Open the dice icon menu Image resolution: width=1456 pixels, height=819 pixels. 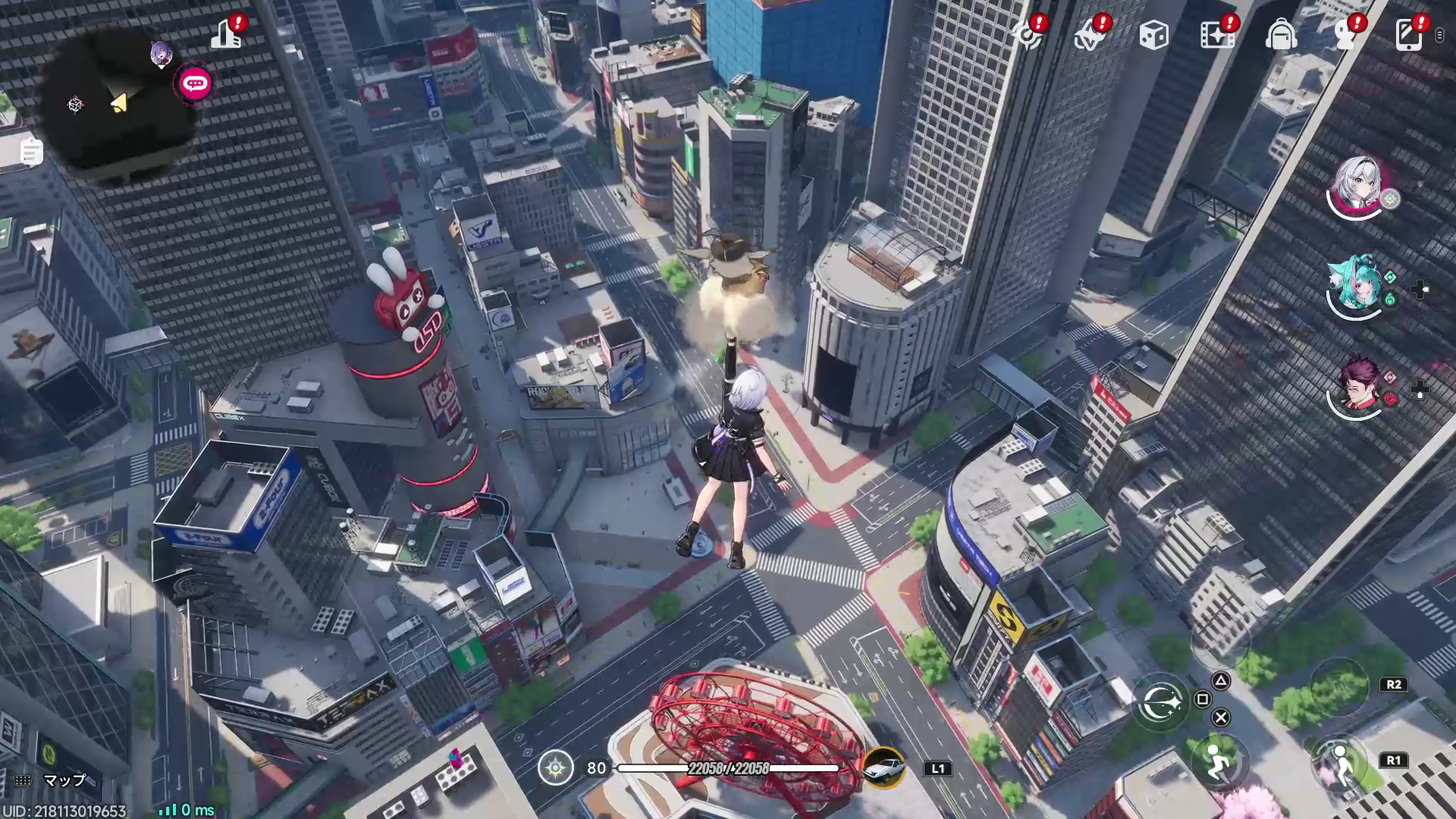[x=1153, y=35]
